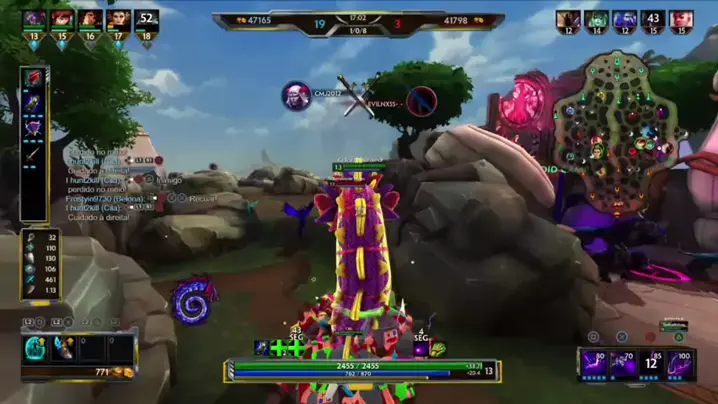
Task: Select the level 16 teammate portrait
Action: pyautogui.click(x=90, y=19)
